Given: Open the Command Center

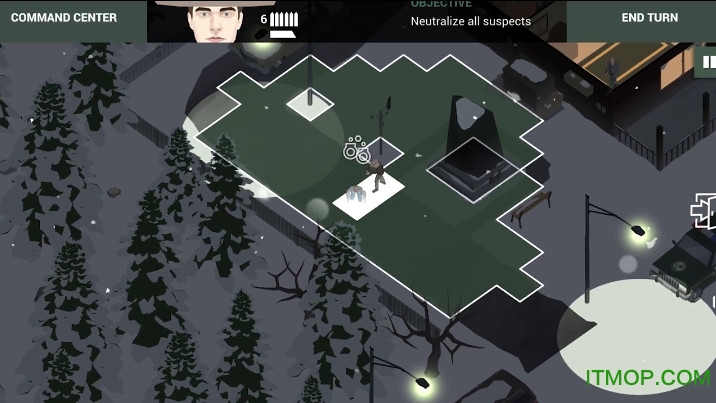Looking at the screenshot, I should [x=64, y=18].
